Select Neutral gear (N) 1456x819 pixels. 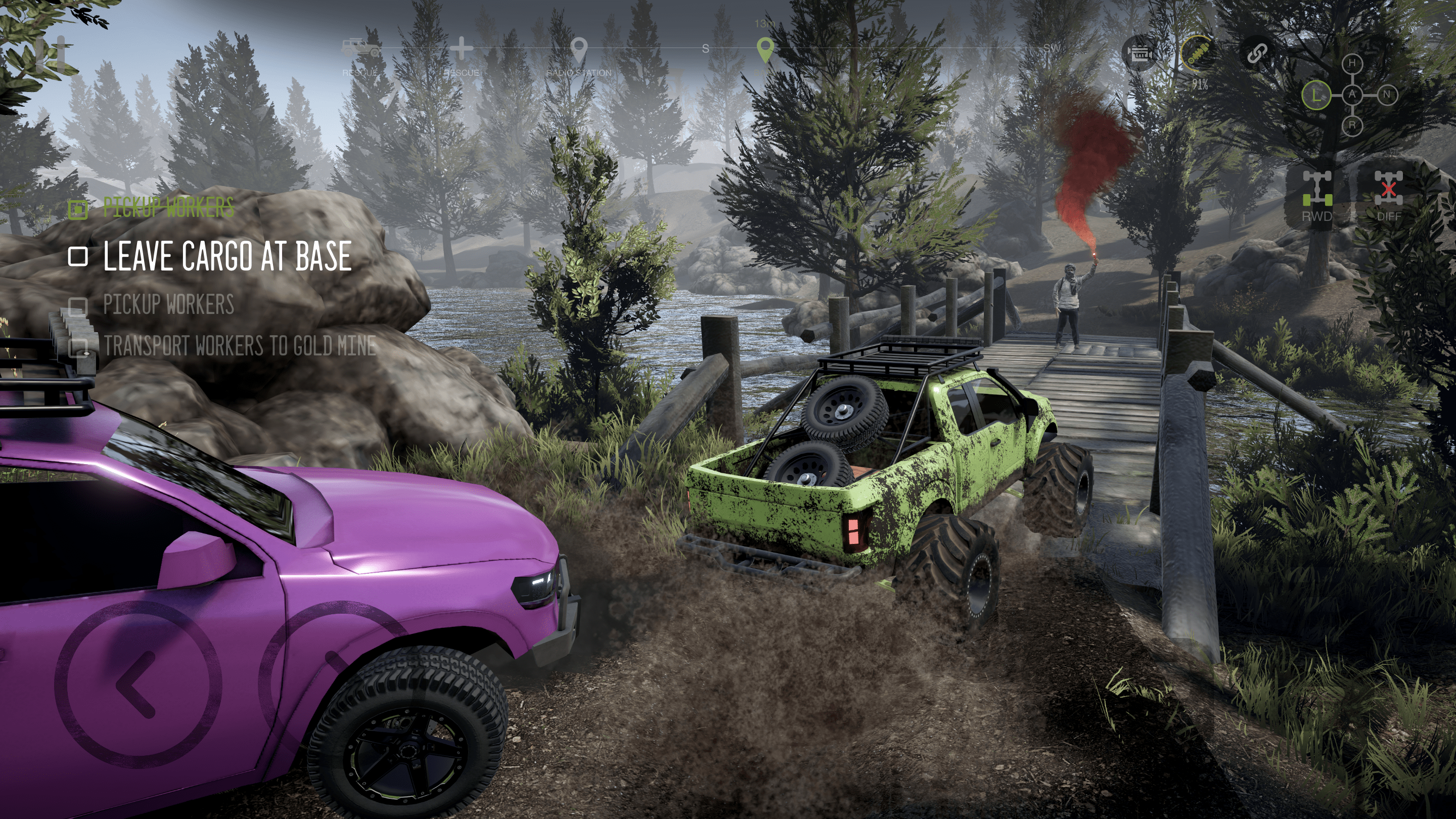(x=1386, y=95)
